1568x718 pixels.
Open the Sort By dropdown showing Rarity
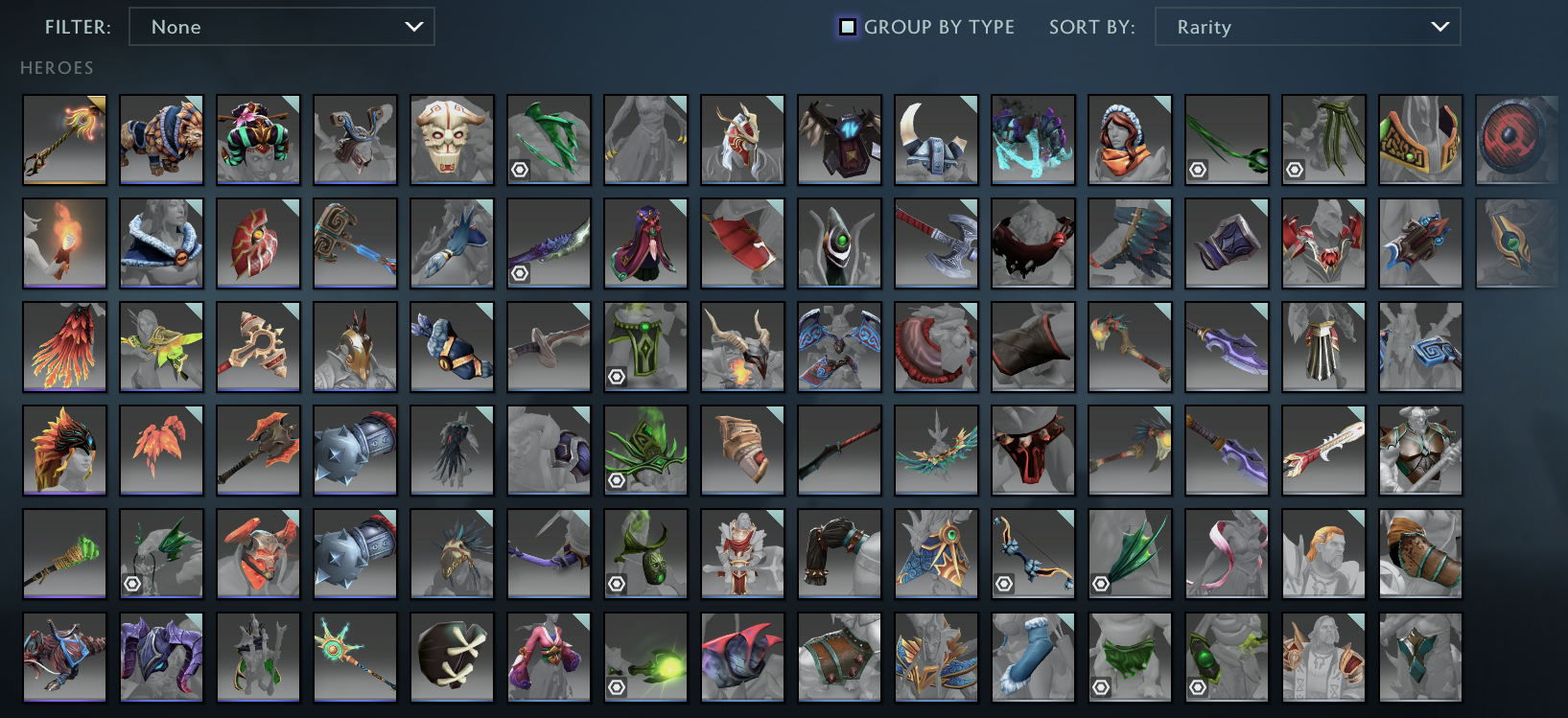[x=1307, y=27]
